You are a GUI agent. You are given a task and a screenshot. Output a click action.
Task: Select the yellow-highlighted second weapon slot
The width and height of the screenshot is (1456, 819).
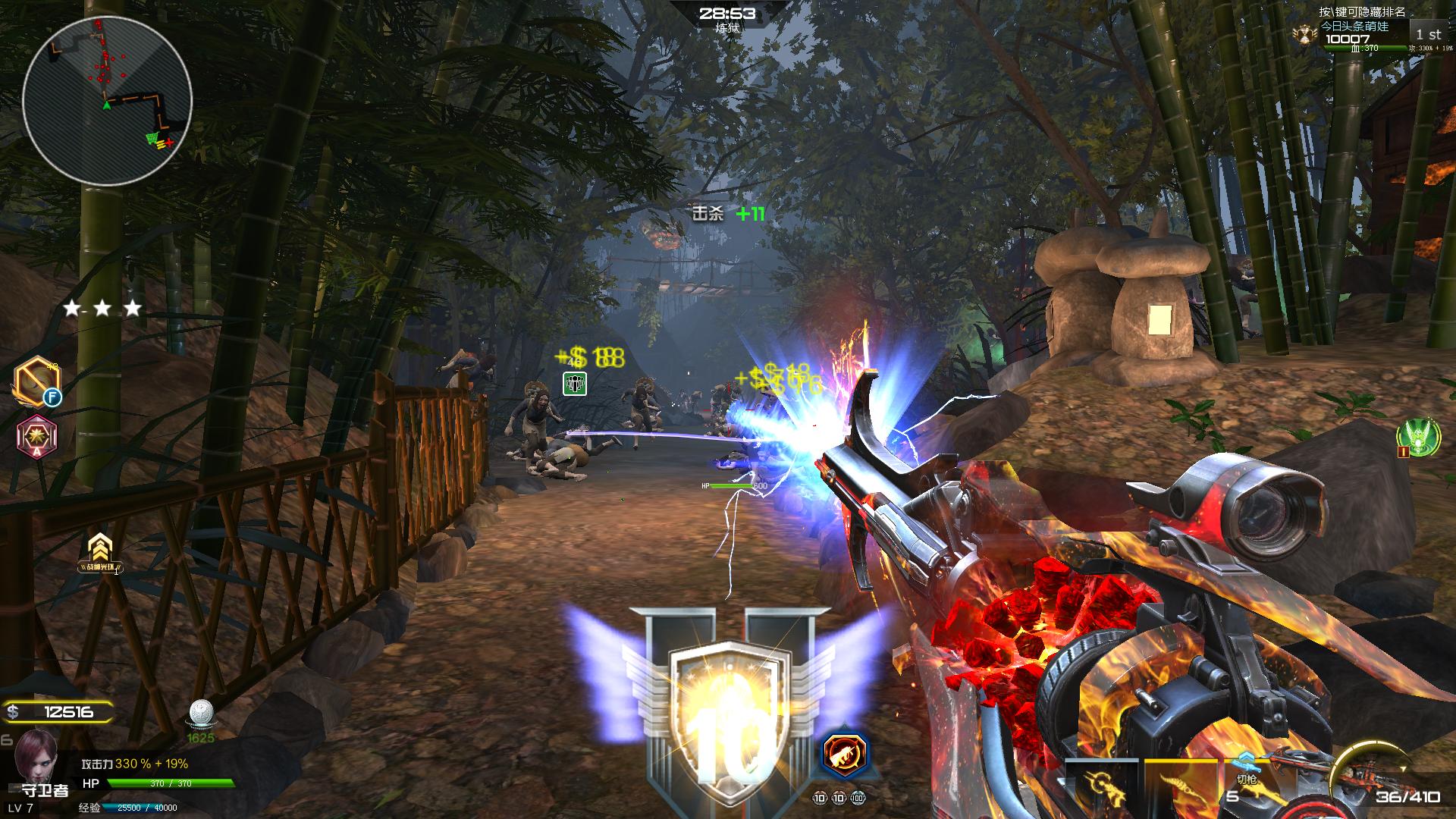pos(1179,786)
